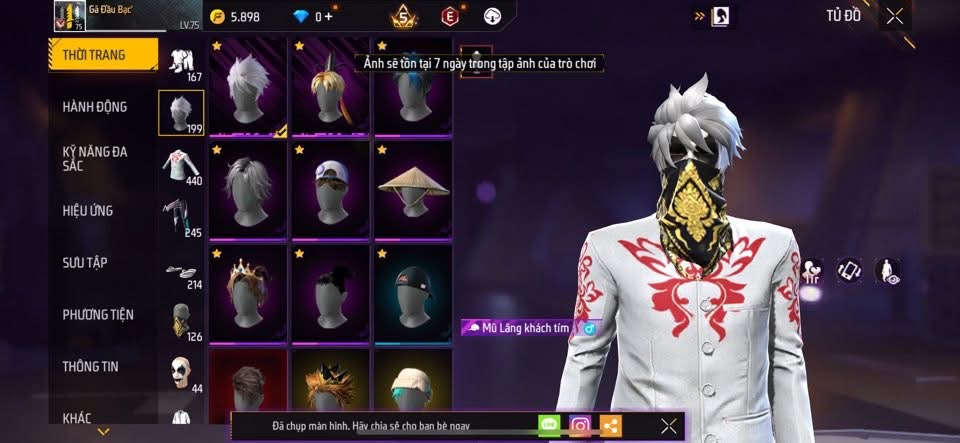
Task: Choose the shirt category with 440 items
Action: (x=181, y=165)
